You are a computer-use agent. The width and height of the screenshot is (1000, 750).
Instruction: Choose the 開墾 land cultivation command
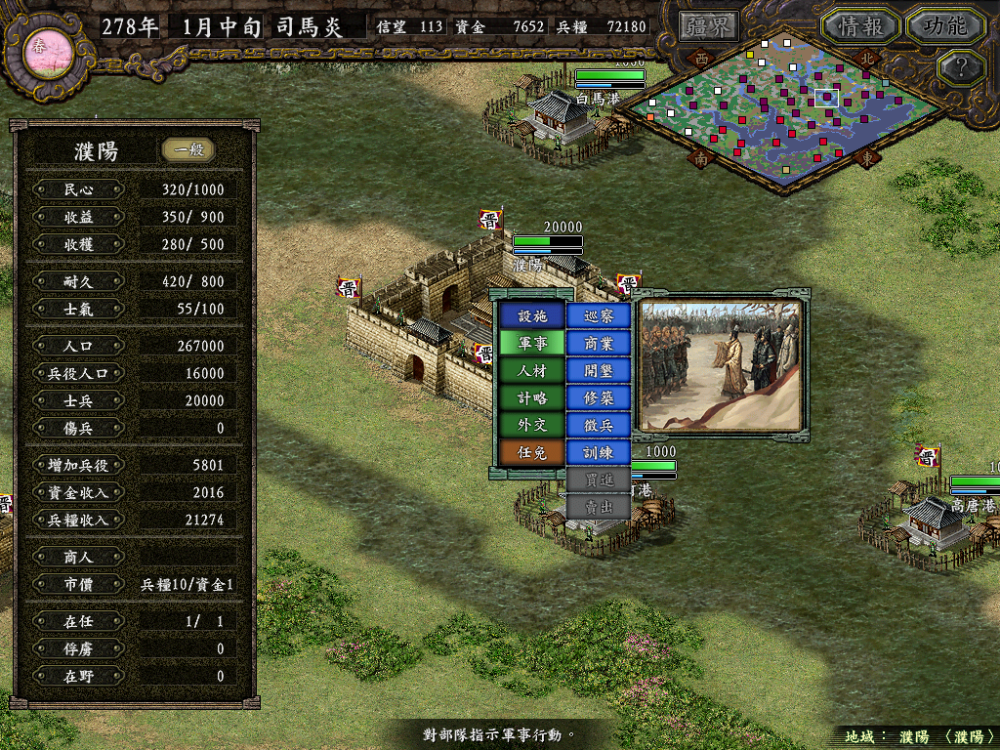coord(598,370)
